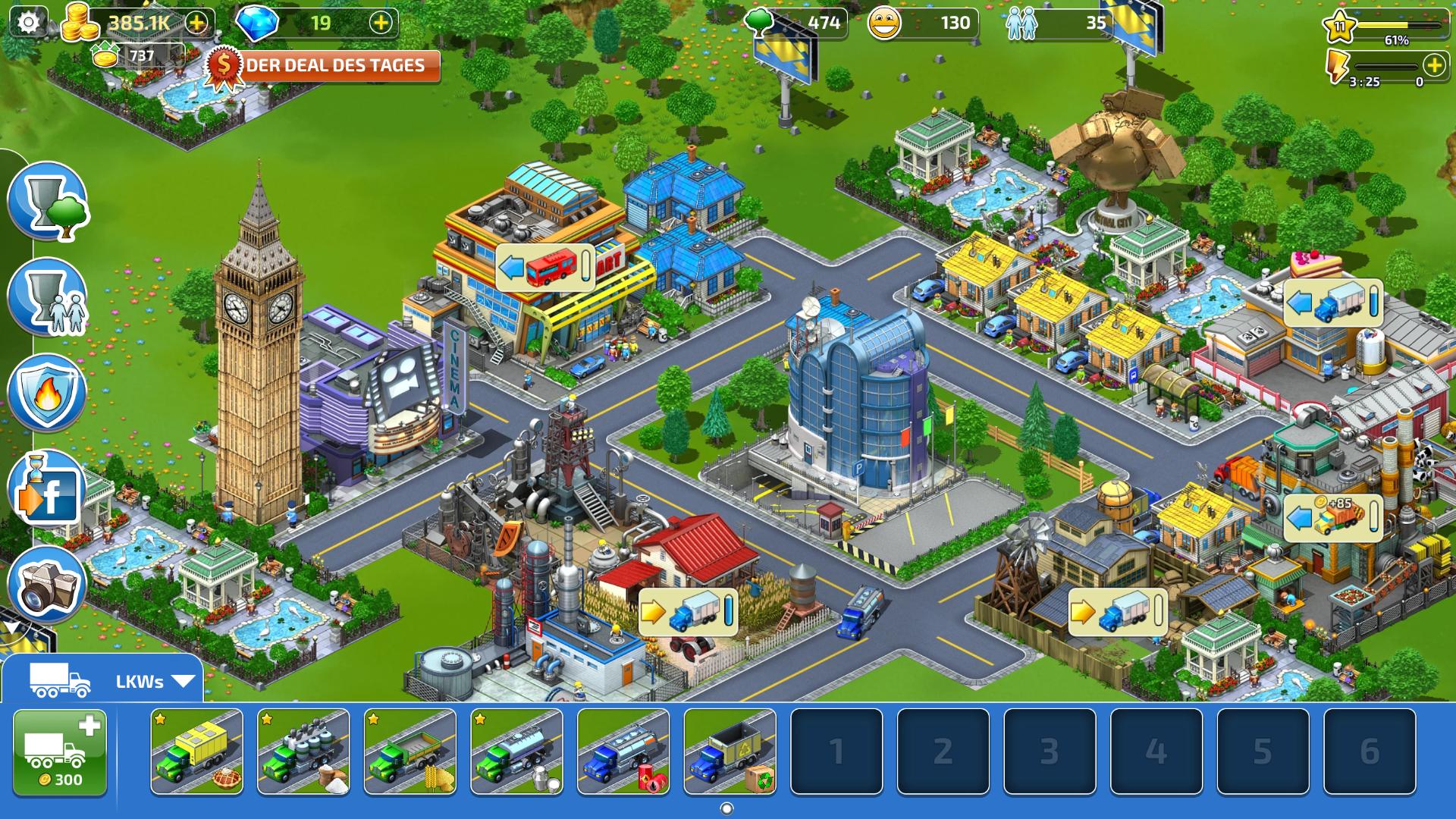Select the green flour sack truck
The height and width of the screenshot is (819, 1456).
303,752
